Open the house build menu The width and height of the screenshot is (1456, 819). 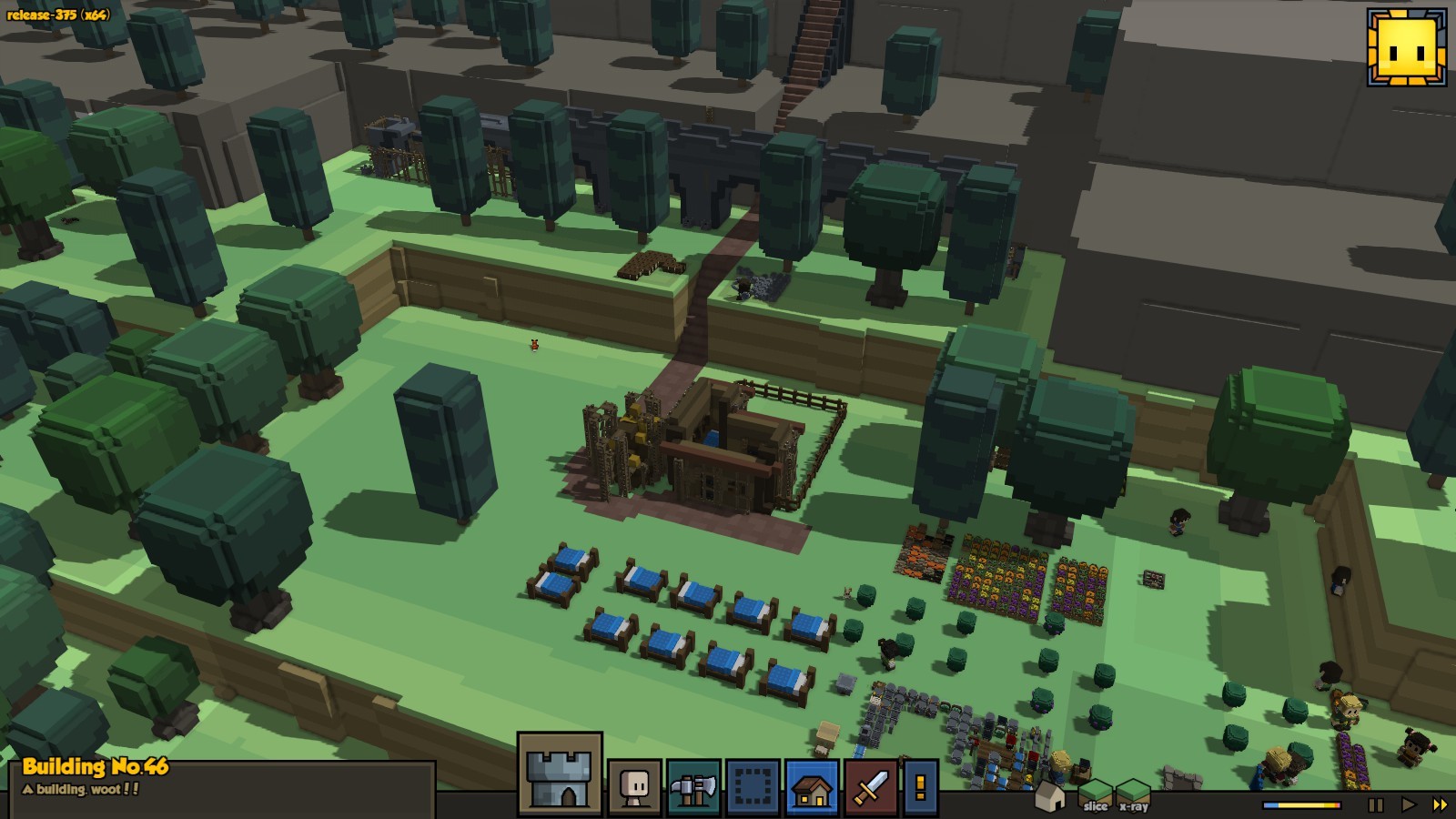click(812, 786)
